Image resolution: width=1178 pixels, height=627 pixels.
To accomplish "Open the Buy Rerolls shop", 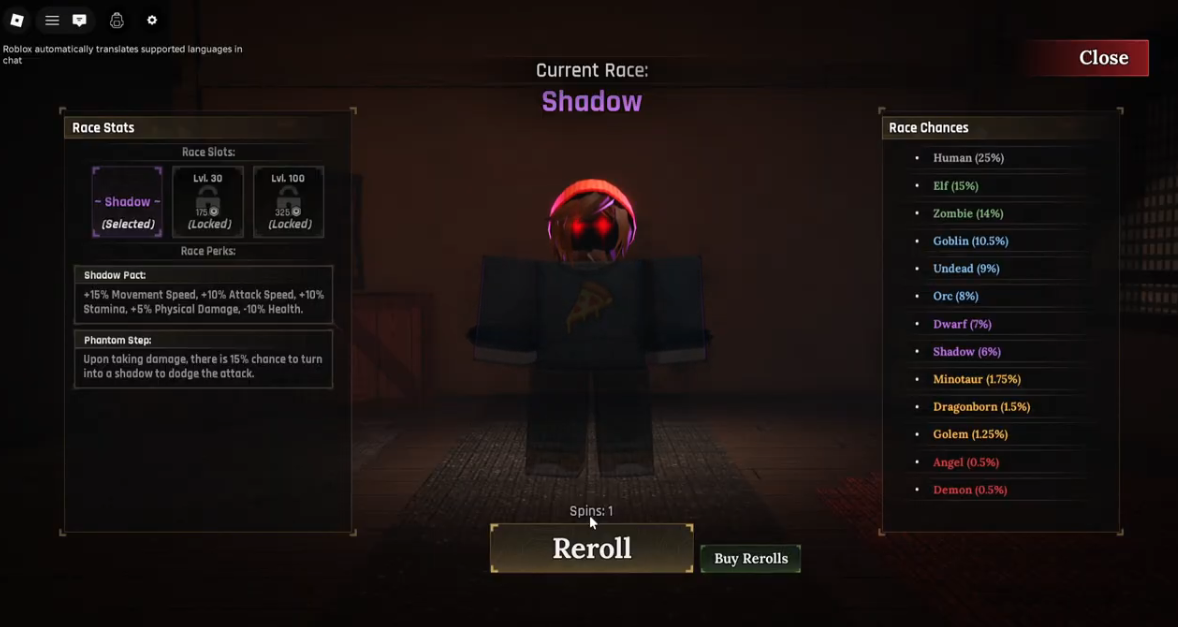I will pyautogui.click(x=750, y=559).
